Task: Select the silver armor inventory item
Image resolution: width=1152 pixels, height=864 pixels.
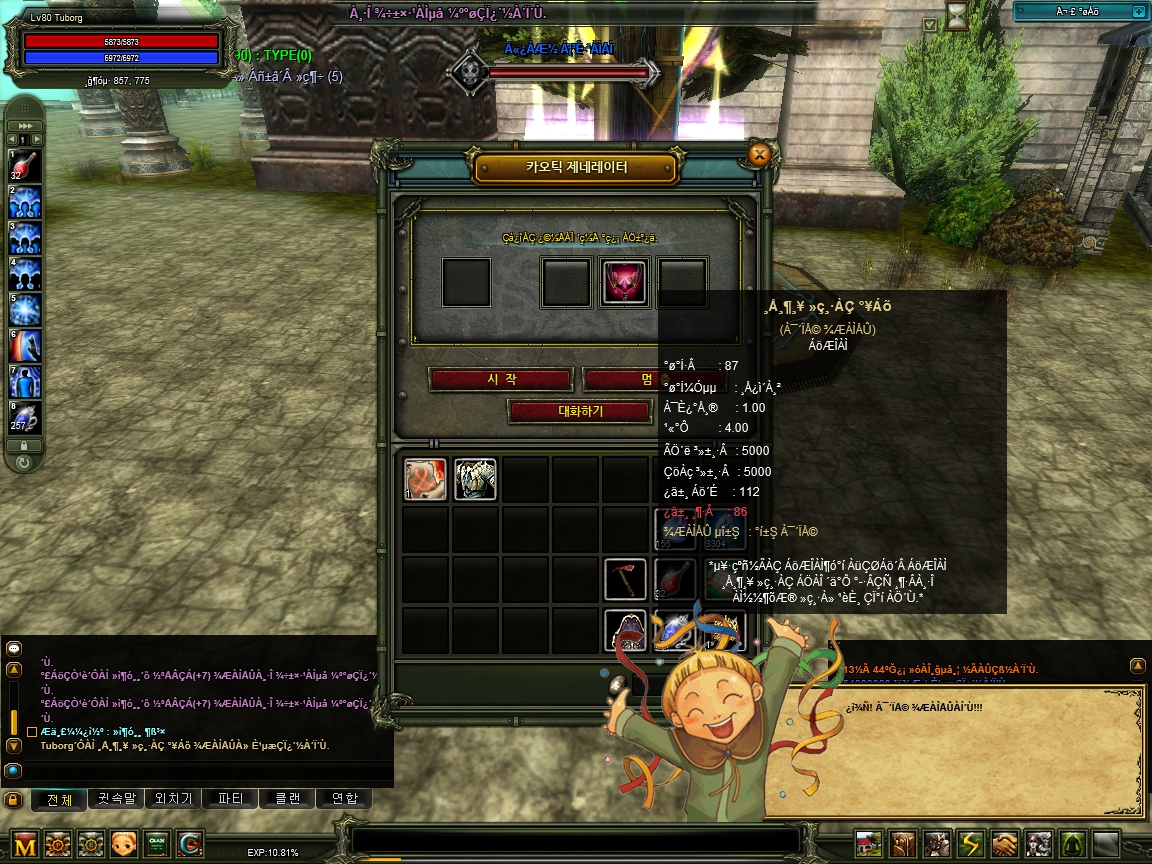Action: (x=475, y=480)
